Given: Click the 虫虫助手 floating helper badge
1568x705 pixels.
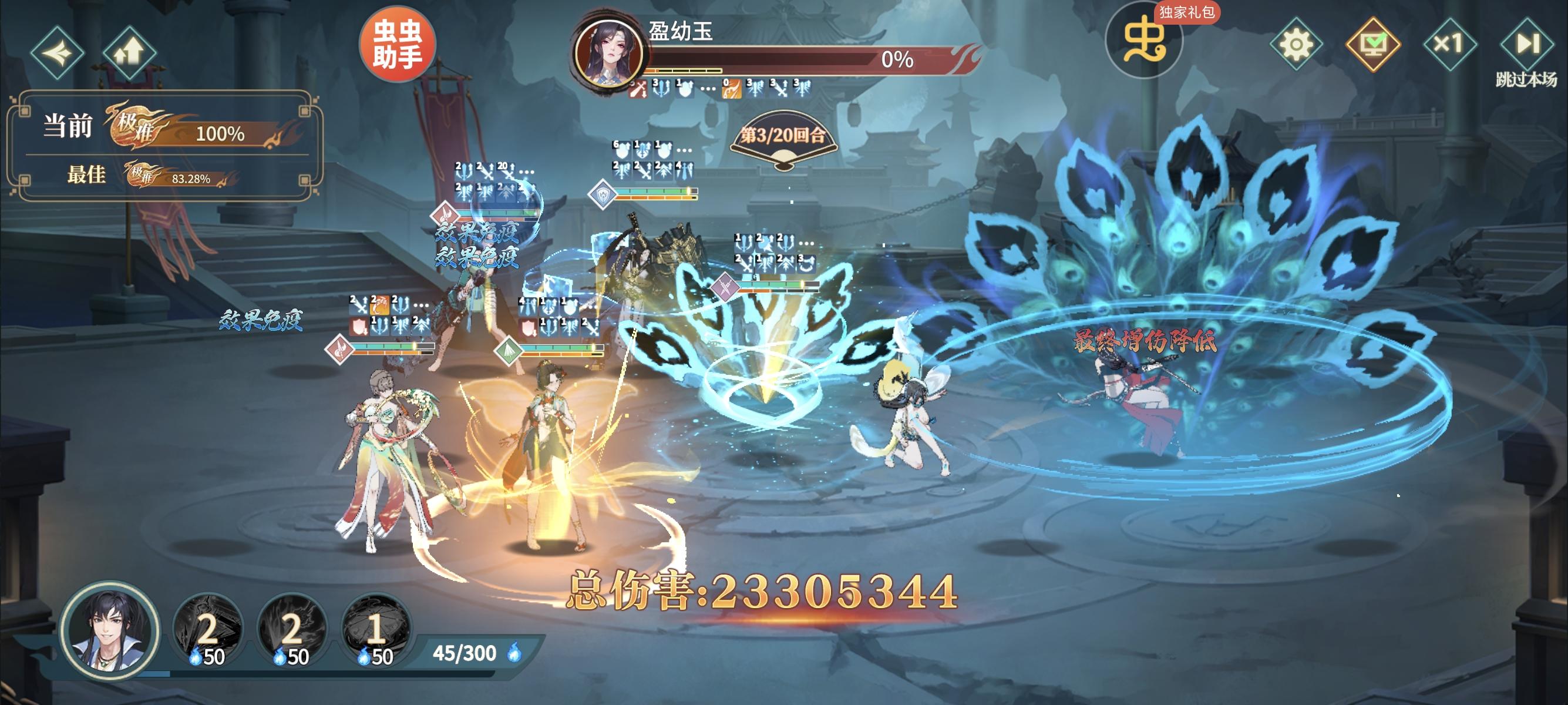Looking at the screenshot, I should [399, 48].
